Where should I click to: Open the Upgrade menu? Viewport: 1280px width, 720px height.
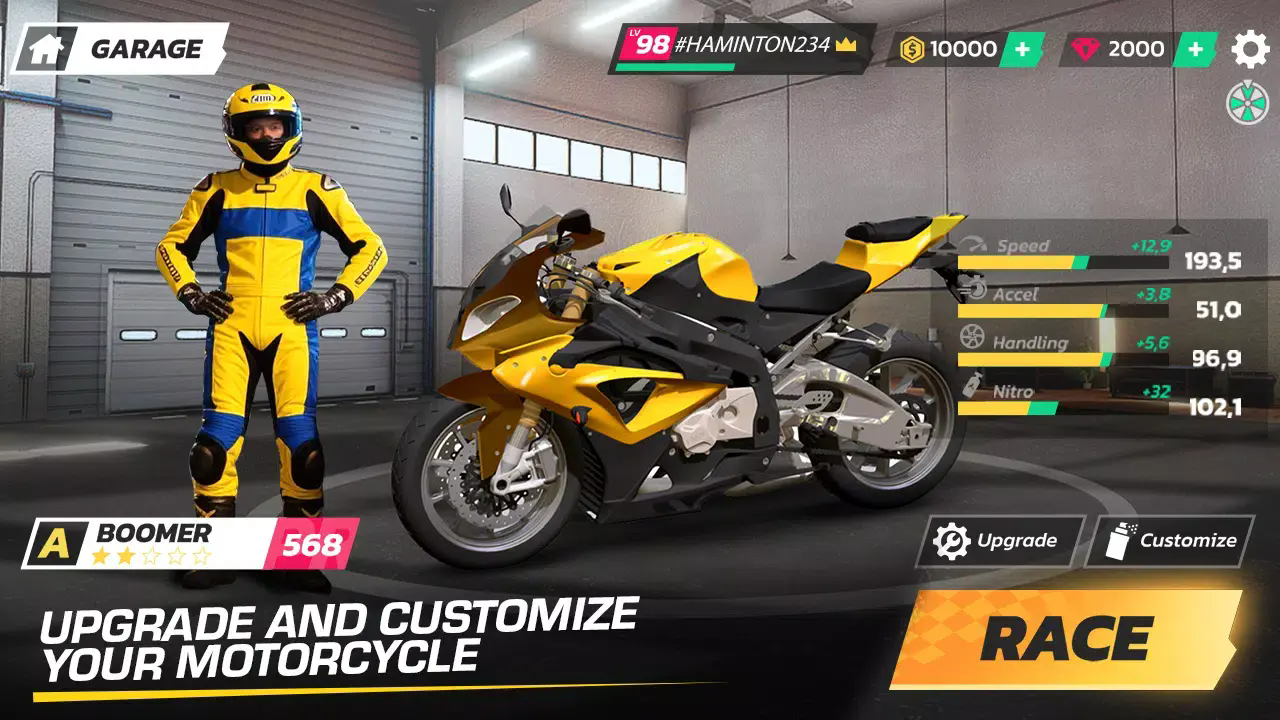[998, 541]
